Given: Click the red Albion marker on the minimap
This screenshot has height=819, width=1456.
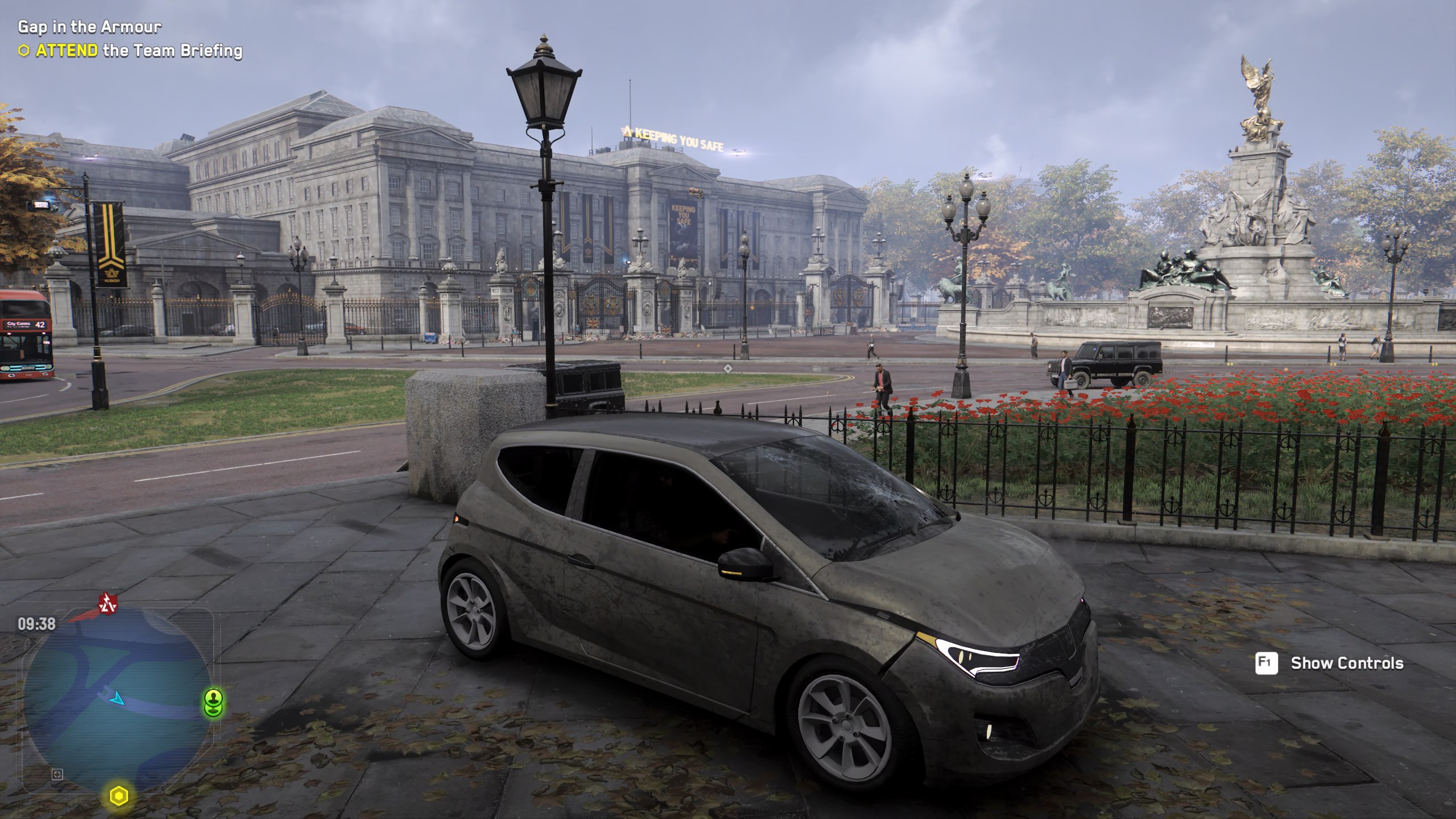Looking at the screenshot, I should (x=107, y=605).
